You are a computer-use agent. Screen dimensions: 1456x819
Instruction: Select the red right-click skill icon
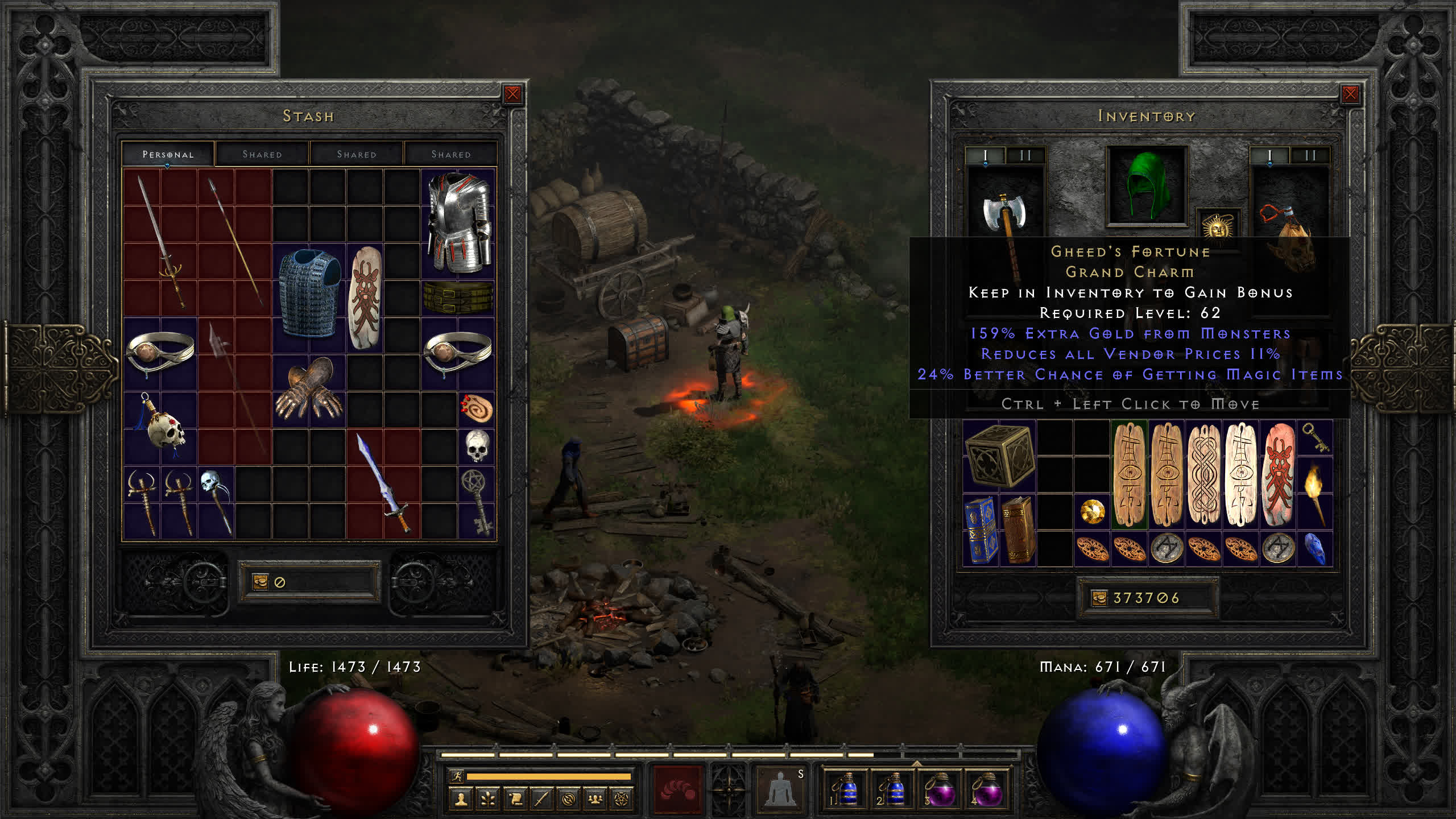click(x=678, y=788)
